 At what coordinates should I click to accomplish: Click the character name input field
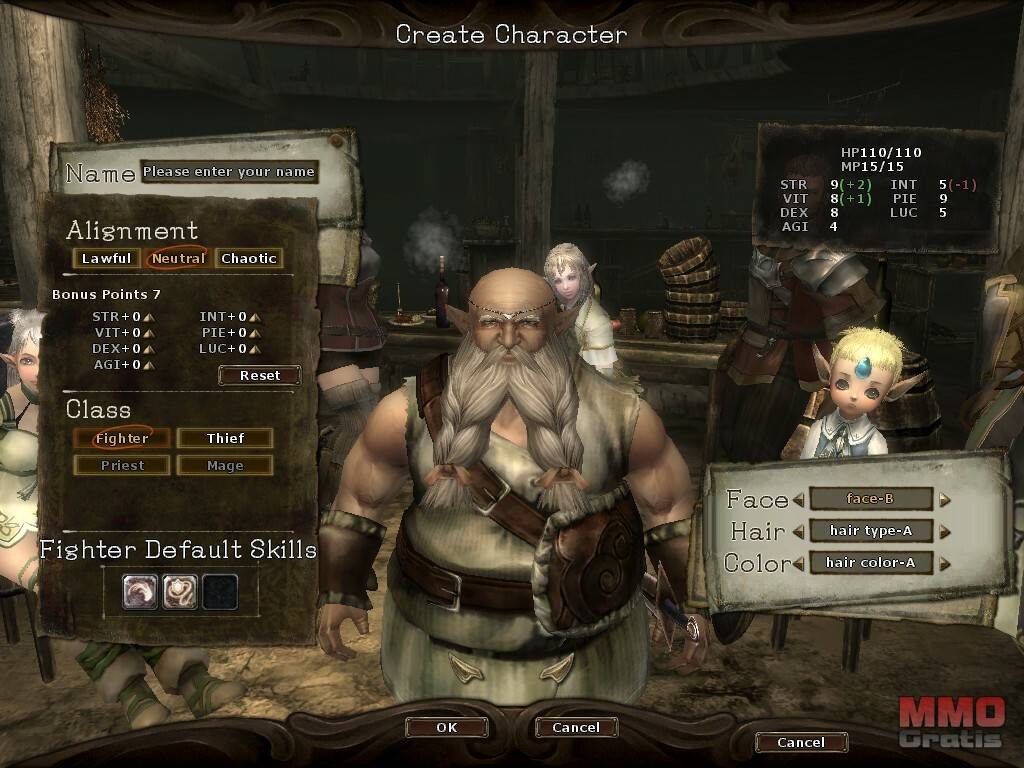[x=229, y=172]
